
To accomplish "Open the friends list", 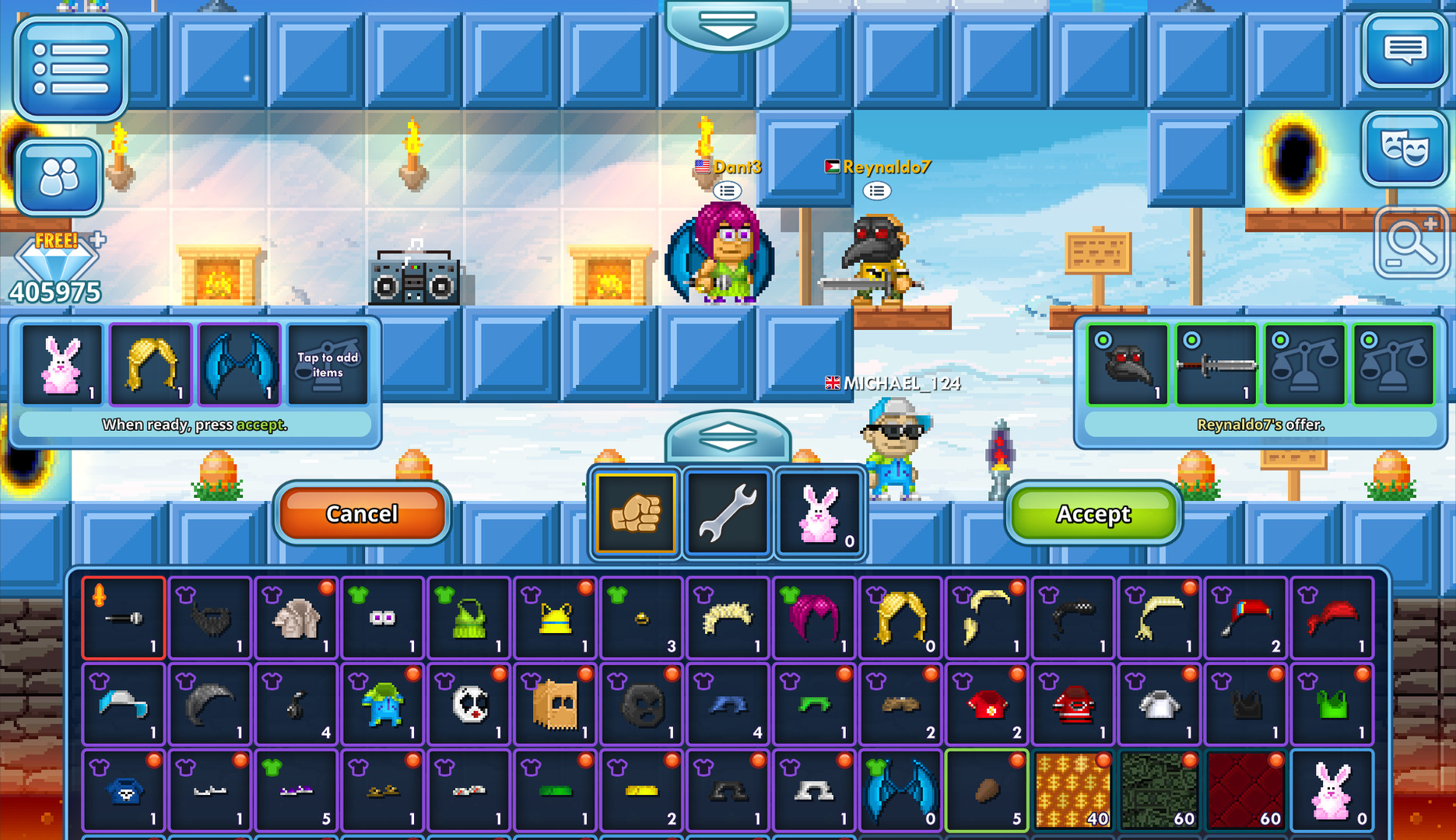I will [59, 176].
